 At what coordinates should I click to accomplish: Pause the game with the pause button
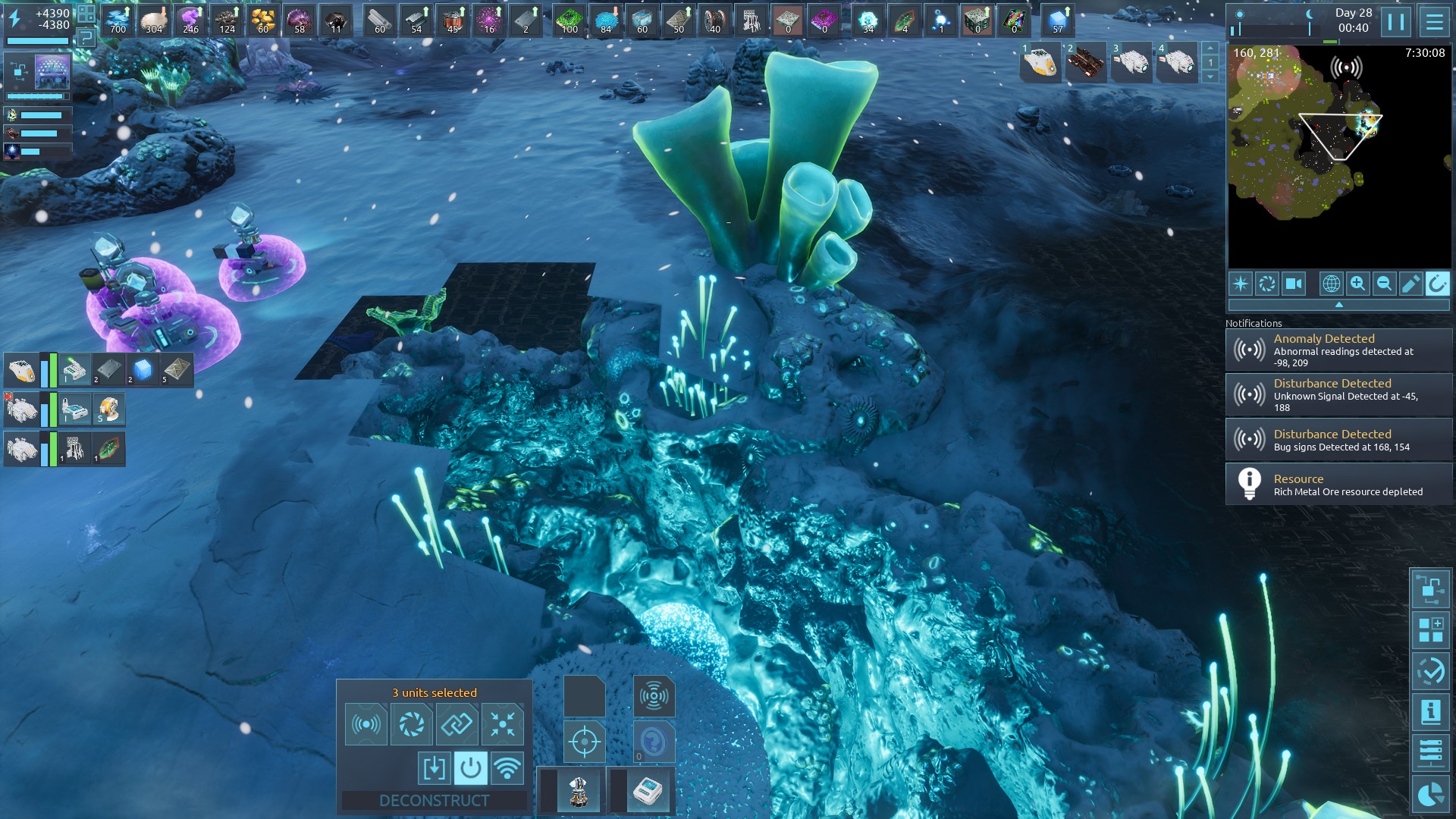1396,22
